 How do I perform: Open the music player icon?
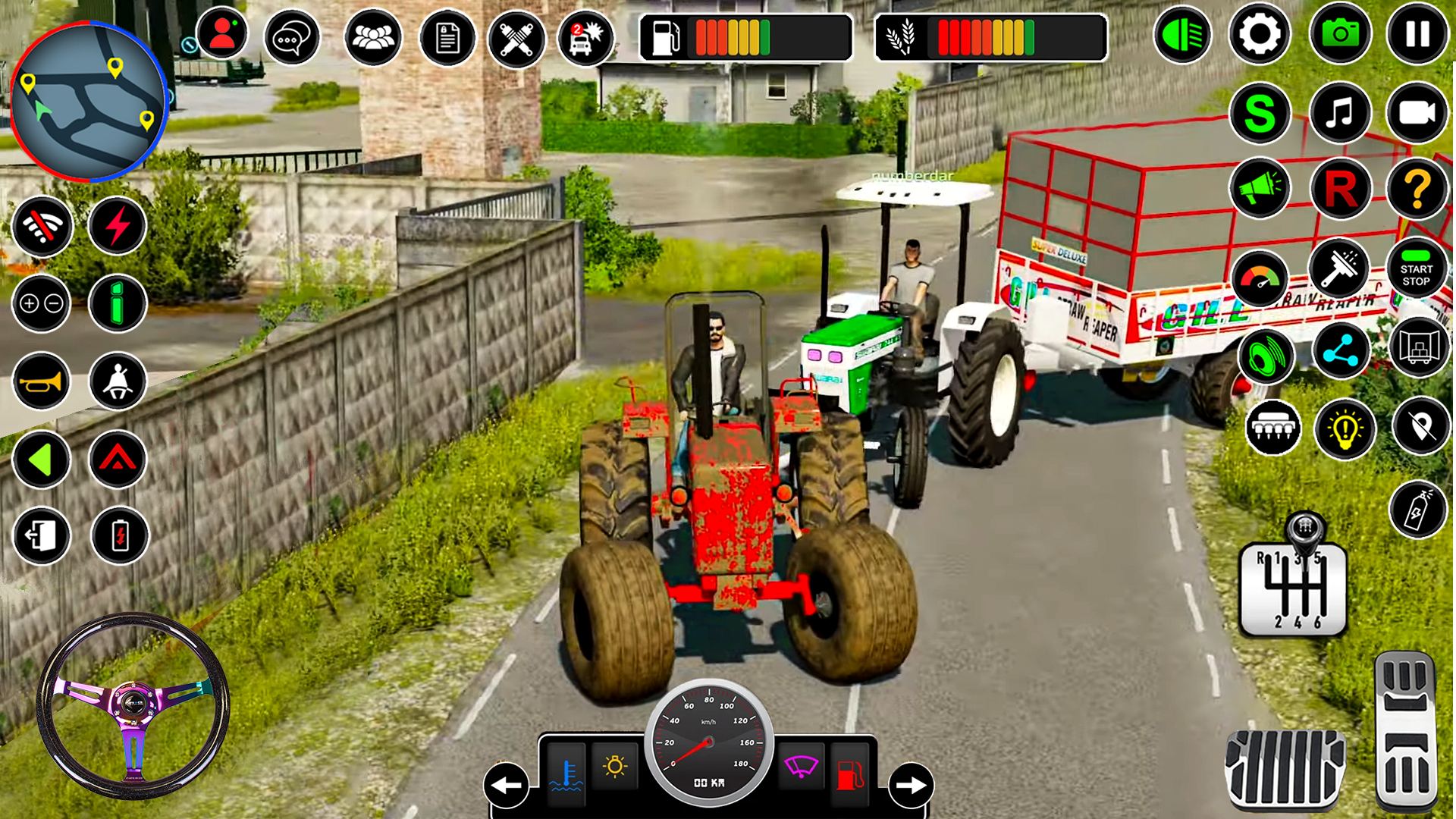[x=1339, y=112]
